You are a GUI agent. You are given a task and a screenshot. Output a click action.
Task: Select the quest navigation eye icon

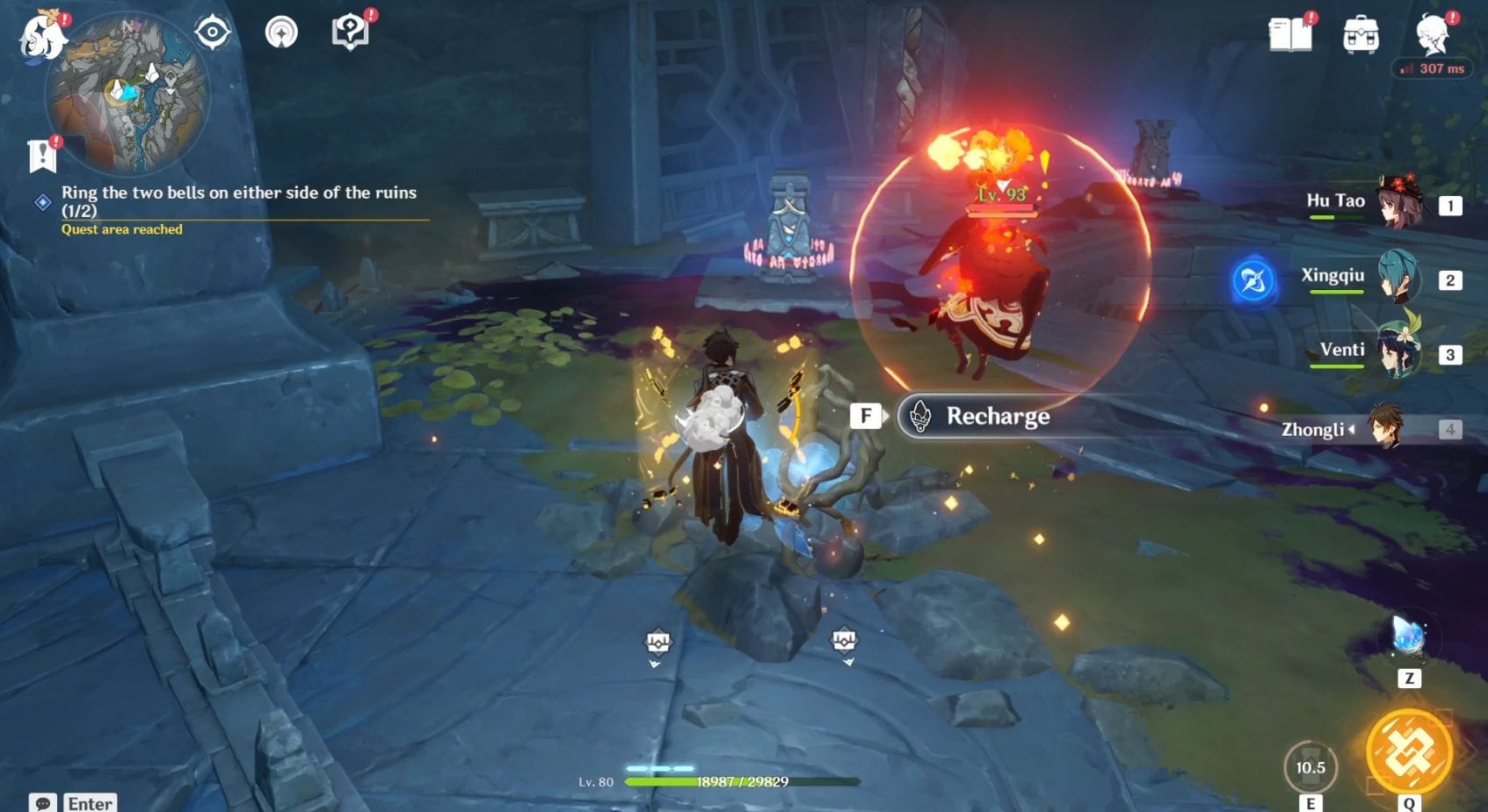pyautogui.click(x=210, y=30)
